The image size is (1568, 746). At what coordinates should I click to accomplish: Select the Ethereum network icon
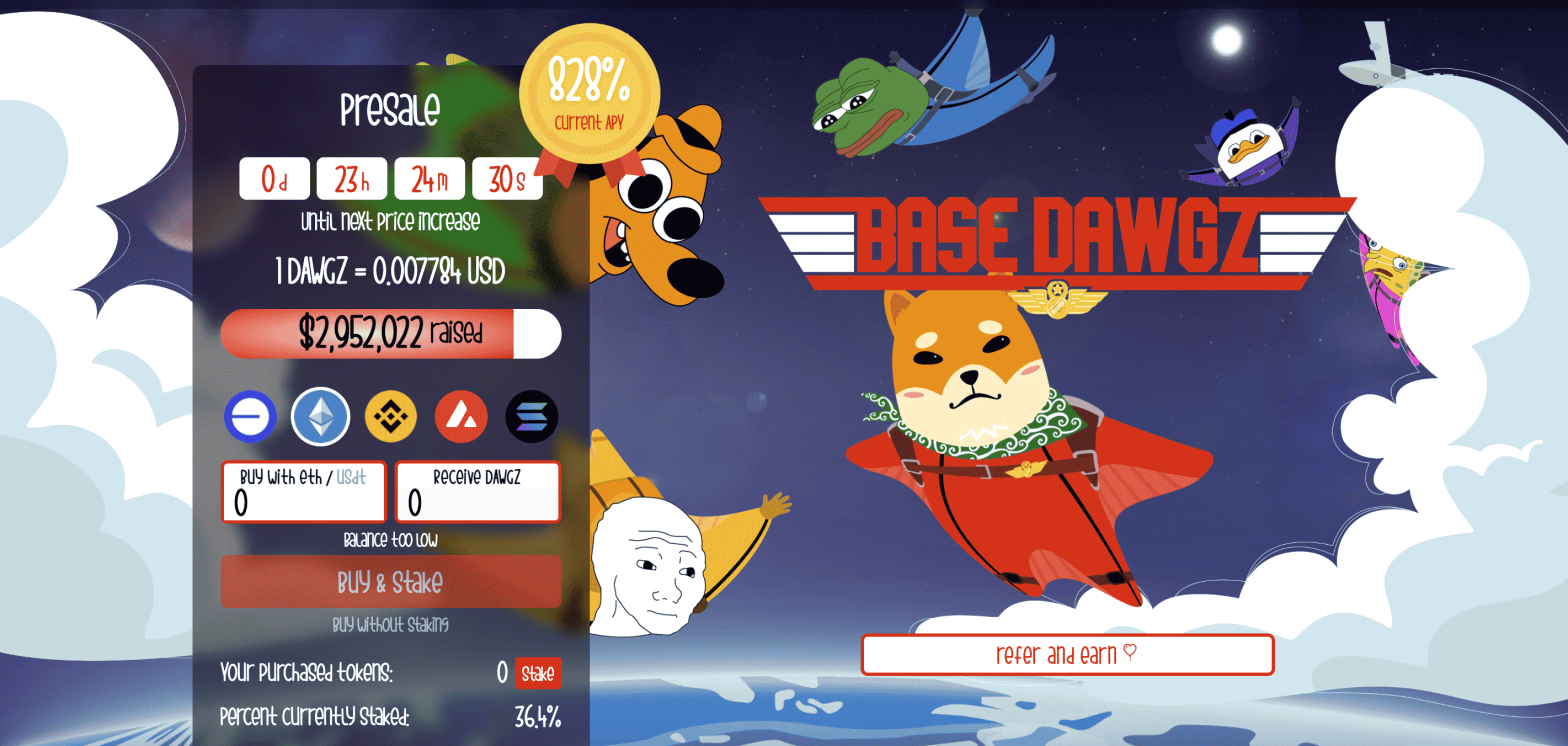click(x=321, y=416)
